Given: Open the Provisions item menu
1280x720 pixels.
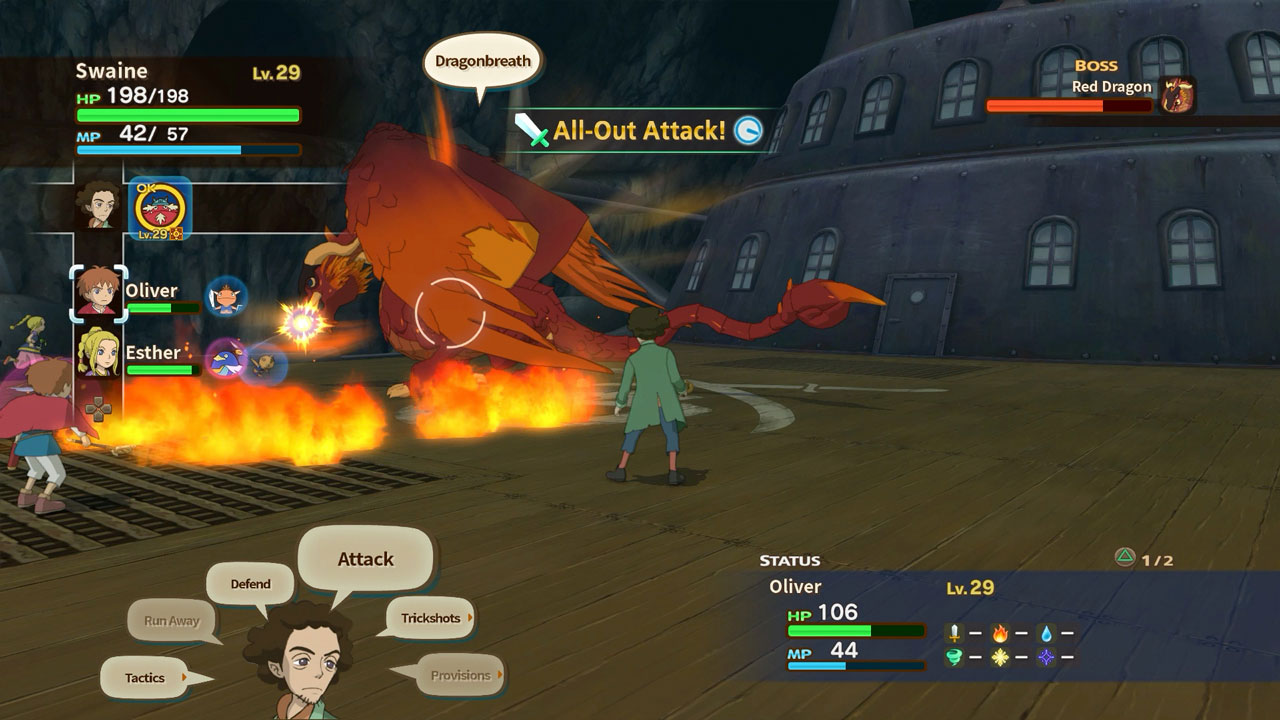Looking at the screenshot, I should tap(460, 675).
